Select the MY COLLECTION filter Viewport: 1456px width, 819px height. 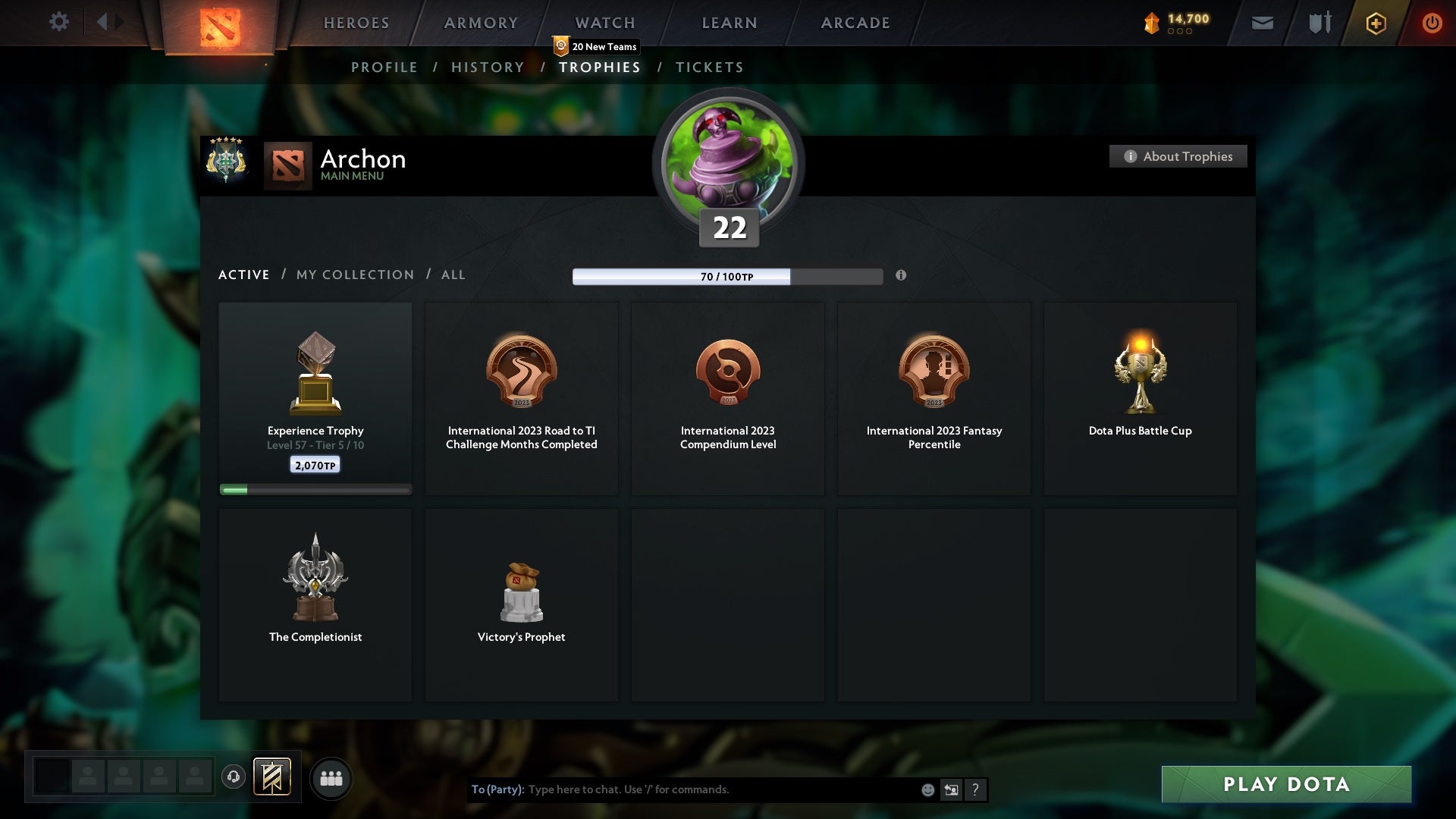click(x=354, y=275)
